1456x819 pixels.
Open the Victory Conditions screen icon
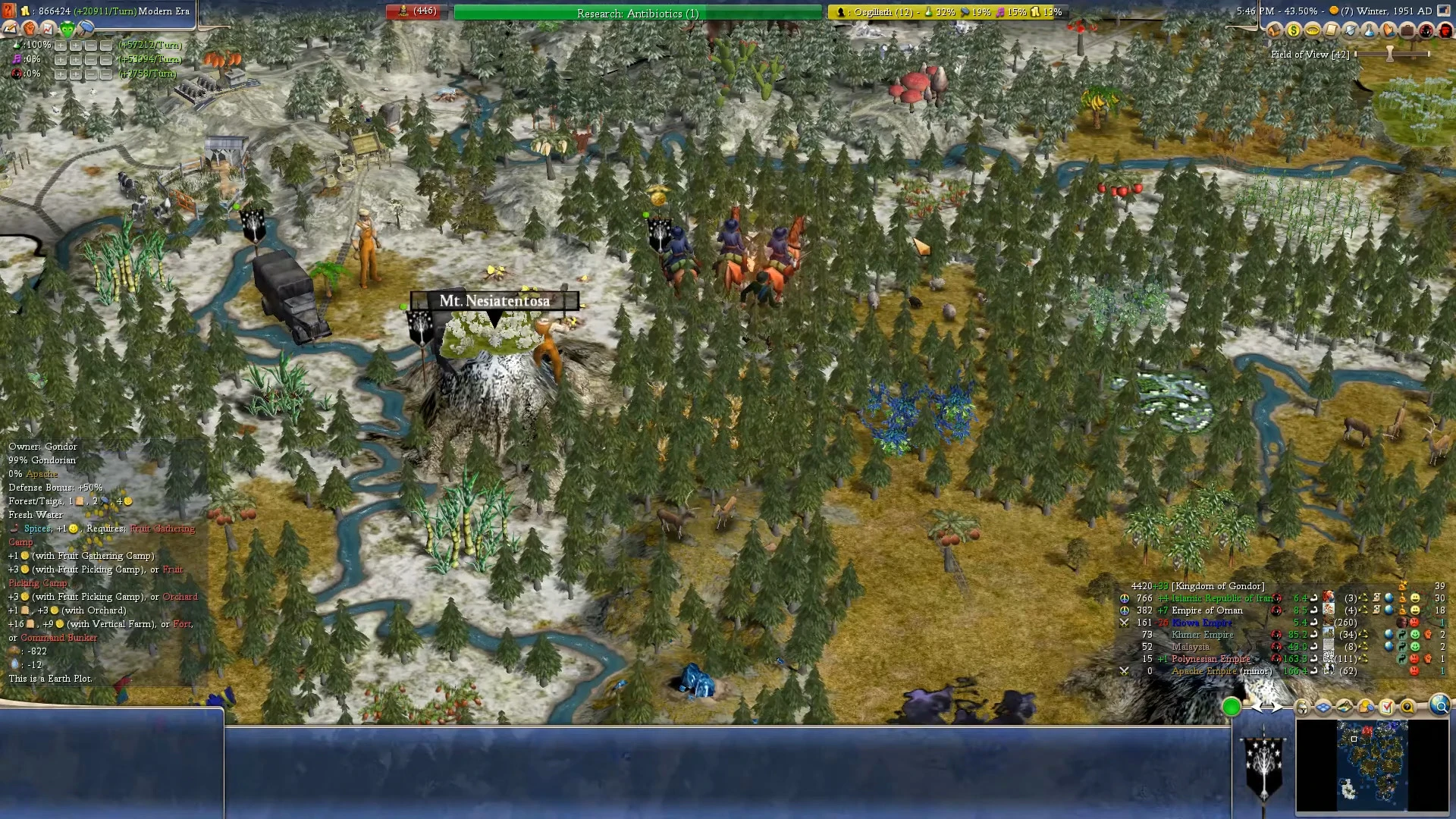click(1387, 707)
